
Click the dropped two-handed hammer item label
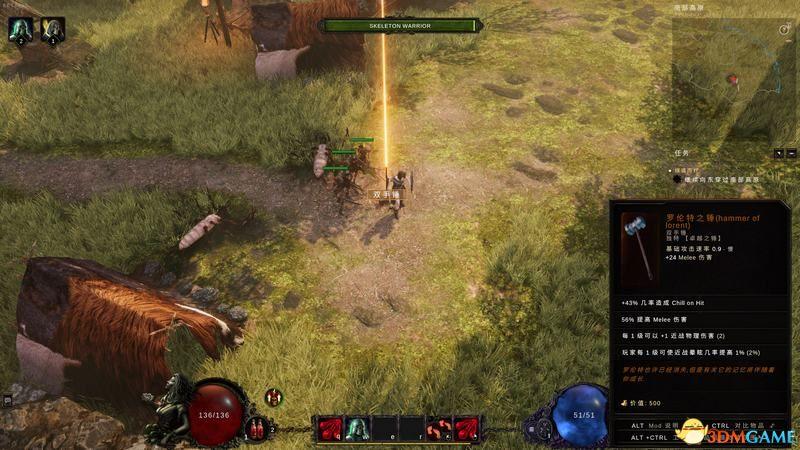pyautogui.click(x=387, y=194)
